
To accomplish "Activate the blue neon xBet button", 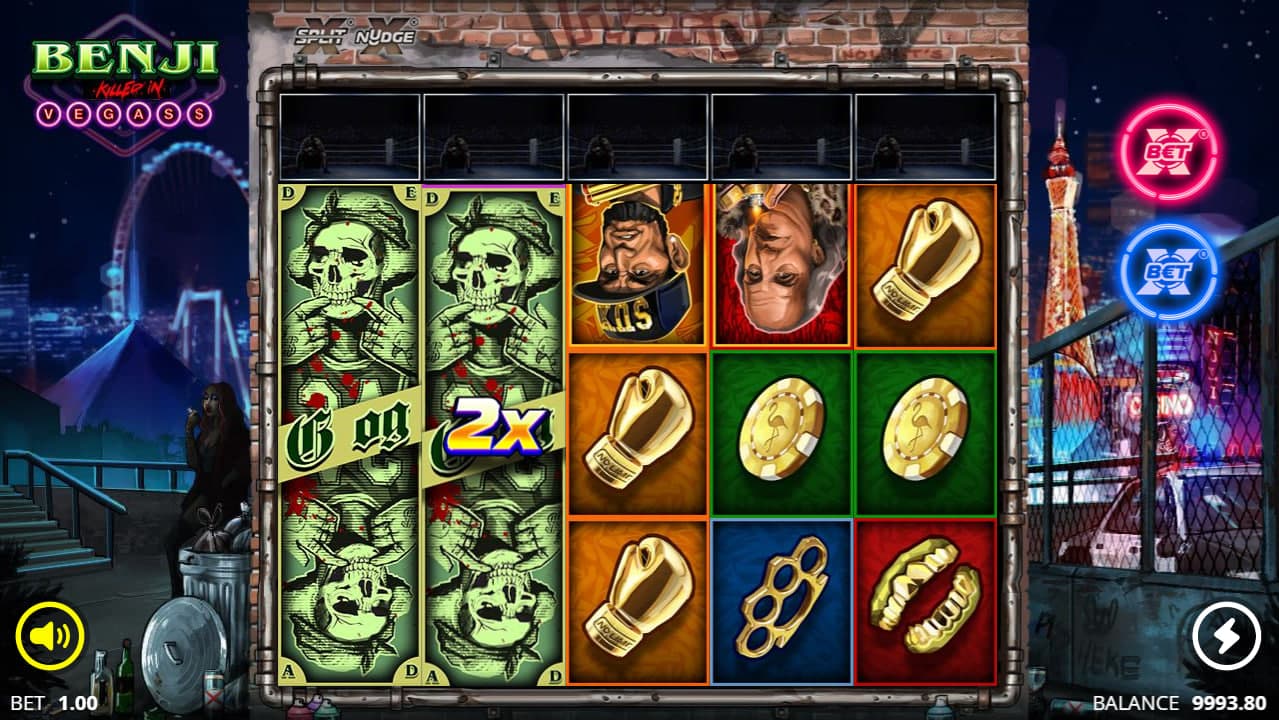I will pyautogui.click(x=1169, y=271).
